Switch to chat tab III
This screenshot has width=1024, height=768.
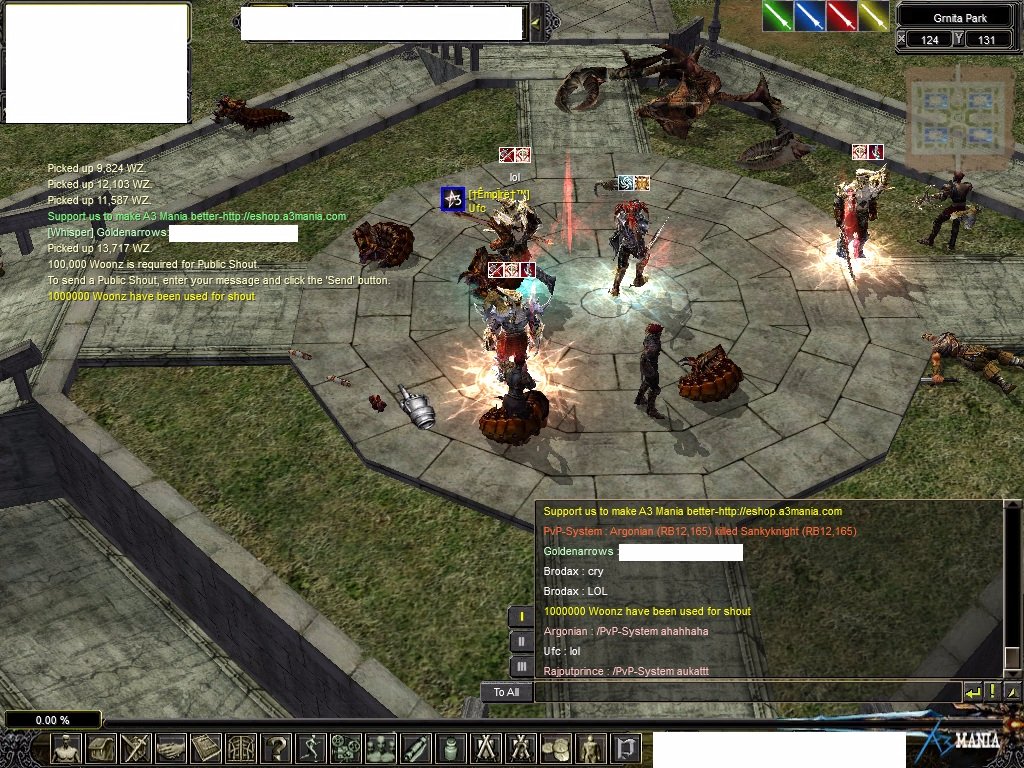[521, 666]
